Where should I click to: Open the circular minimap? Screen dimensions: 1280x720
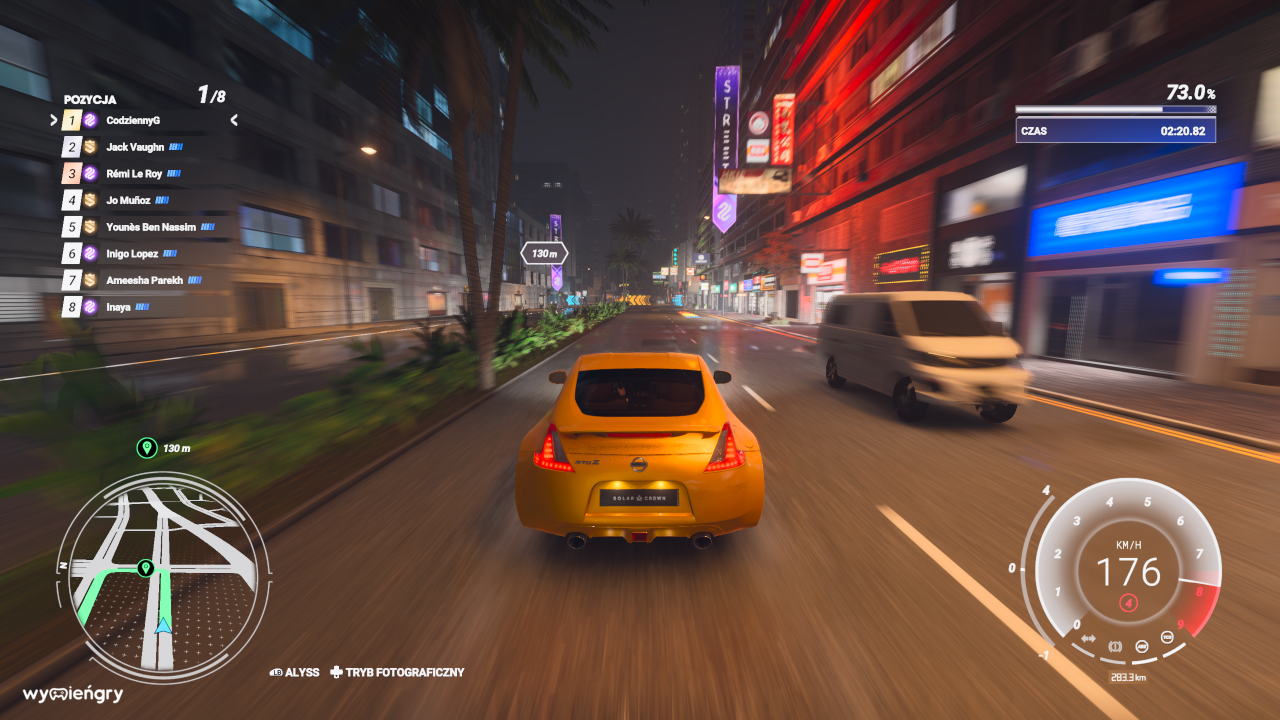pos(163,577)
